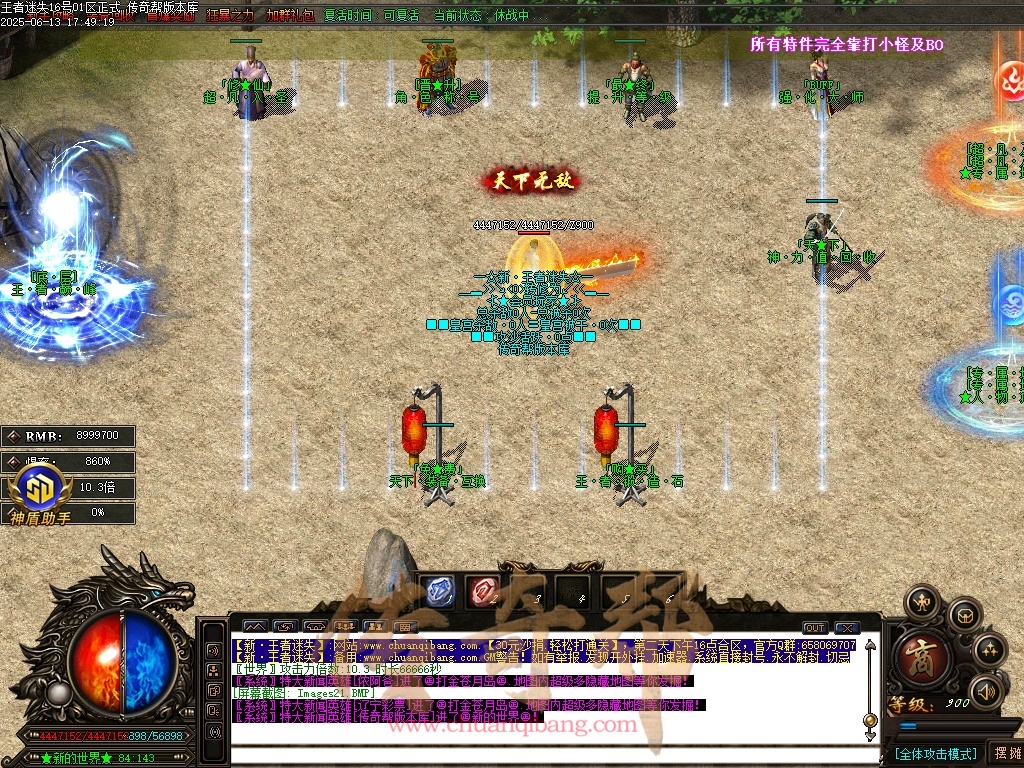The image size is (1024, 768).
Task: Select the first chat tab with mountain icon
Action: (x=257, y=628)
